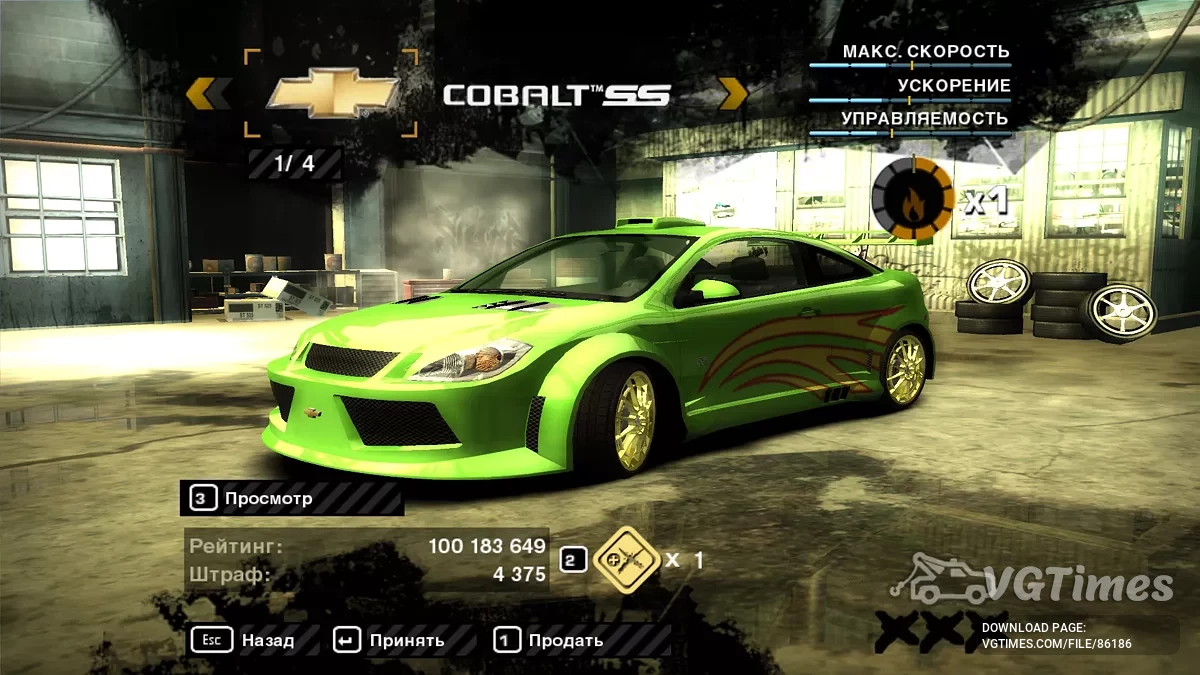The width and height of the screenshot is (1200, 675).
Task: Click the orange flame heat gauge icon
Action: [912, 199]
